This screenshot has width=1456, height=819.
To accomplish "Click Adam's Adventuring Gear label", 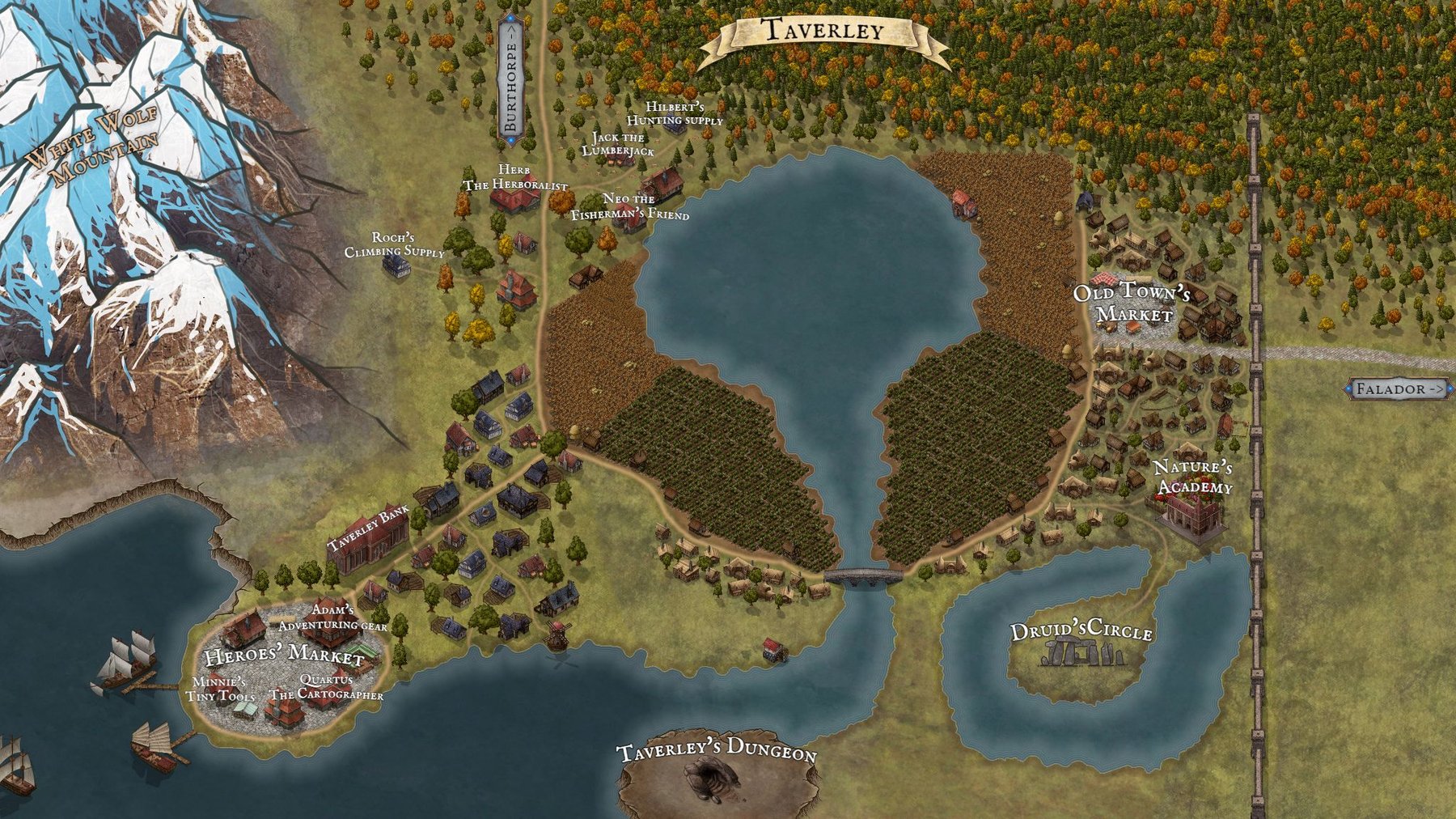I will pos(332,617).
